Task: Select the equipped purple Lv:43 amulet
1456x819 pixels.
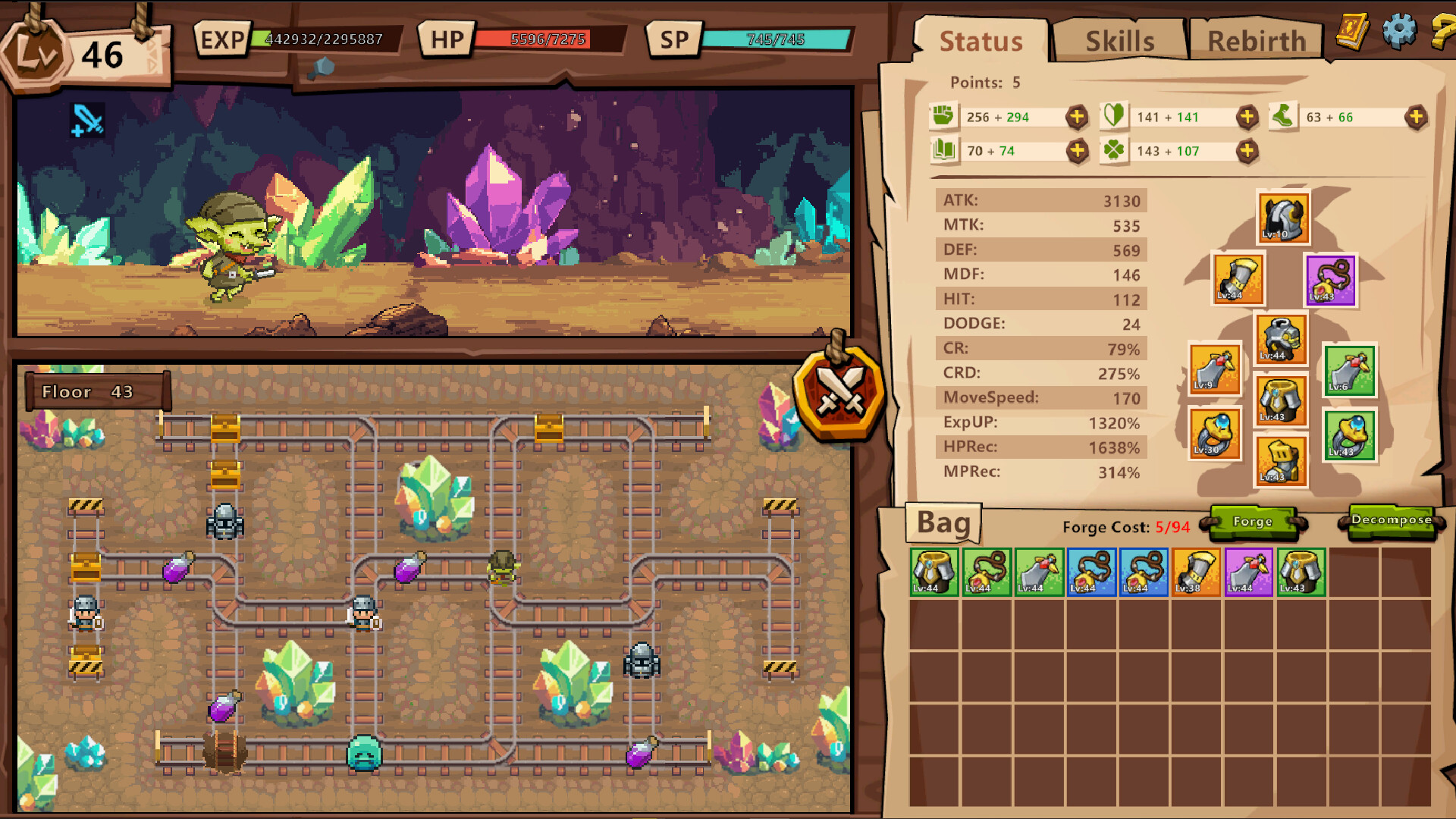Action: pos(1331,281)
